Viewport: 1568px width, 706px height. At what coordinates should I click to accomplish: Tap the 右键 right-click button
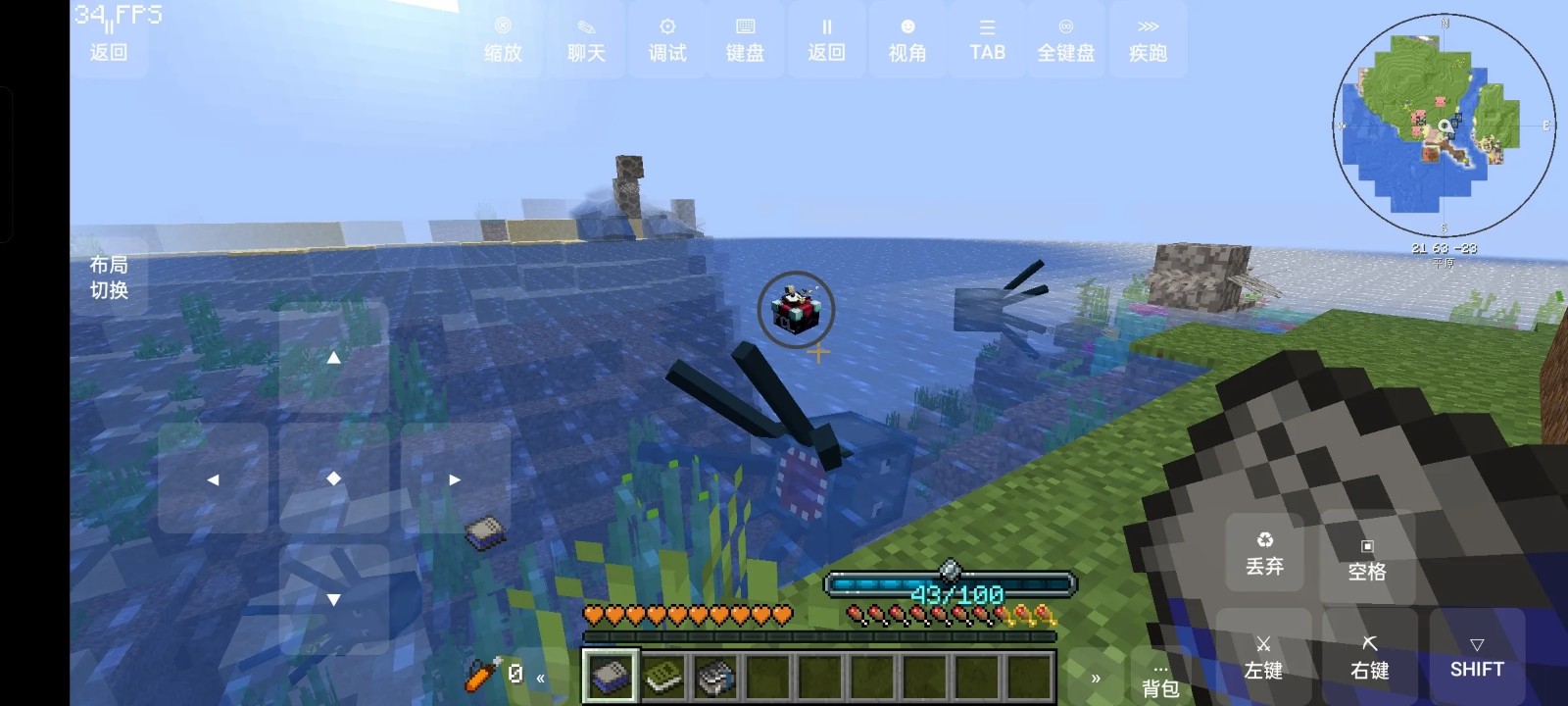tap(1370, 658)
